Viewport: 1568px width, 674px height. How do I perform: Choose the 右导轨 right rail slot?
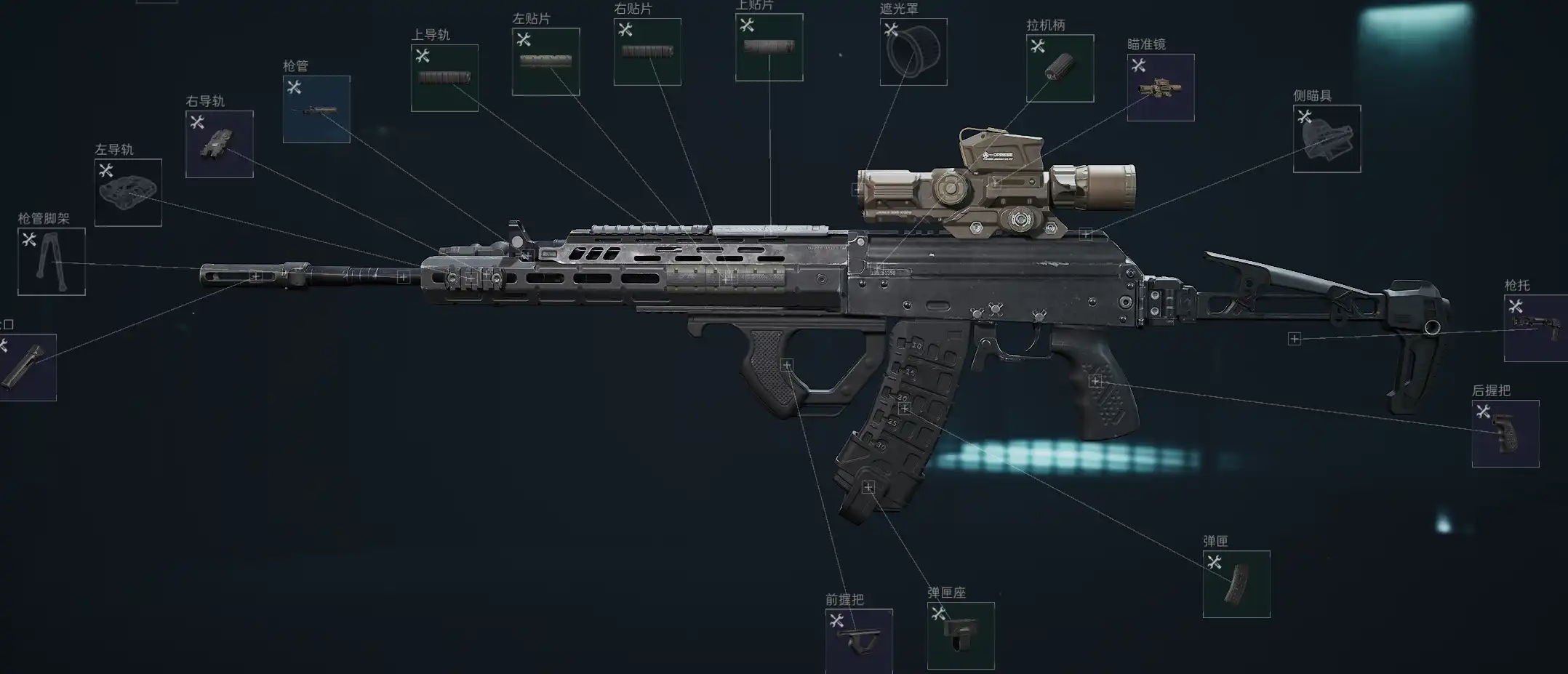[x=219, y=144]
